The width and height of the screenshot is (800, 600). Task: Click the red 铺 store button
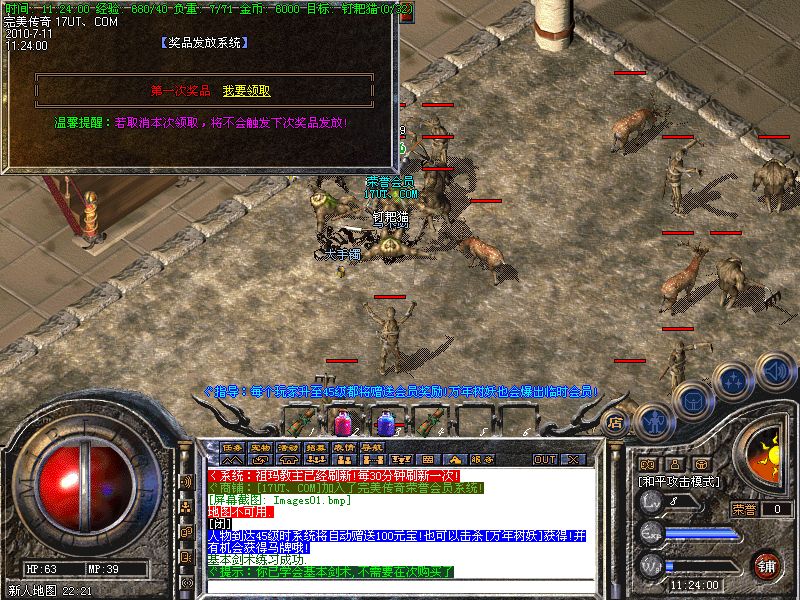click(767, 565)
